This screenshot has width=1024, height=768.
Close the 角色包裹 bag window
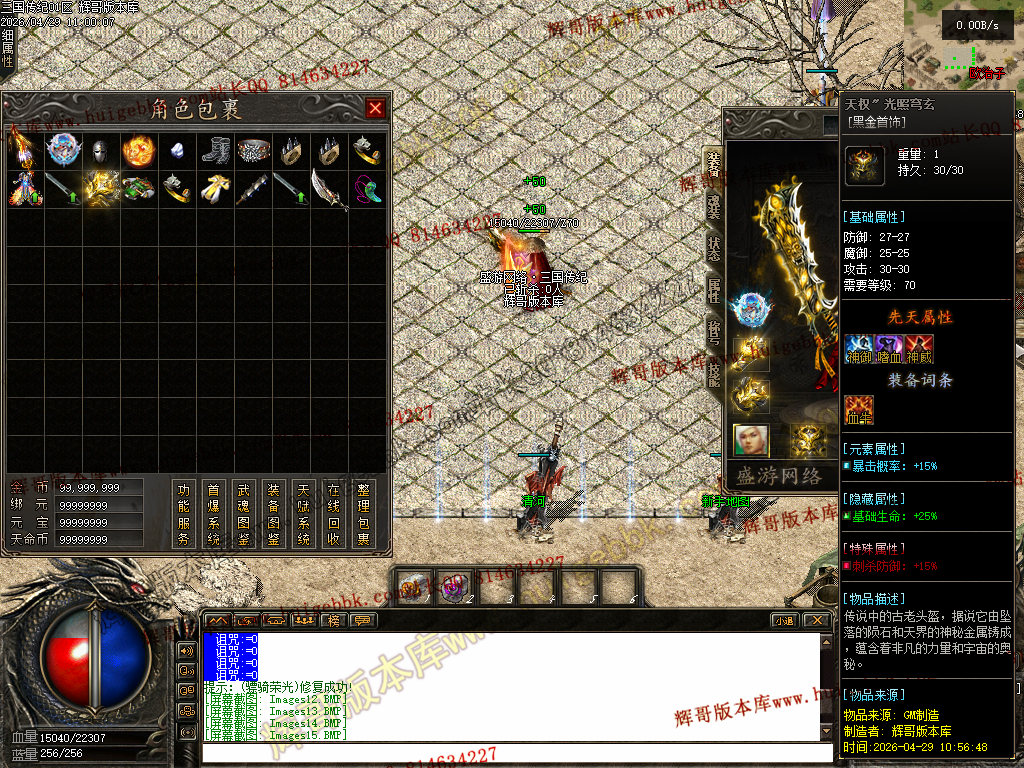[375, 108]
